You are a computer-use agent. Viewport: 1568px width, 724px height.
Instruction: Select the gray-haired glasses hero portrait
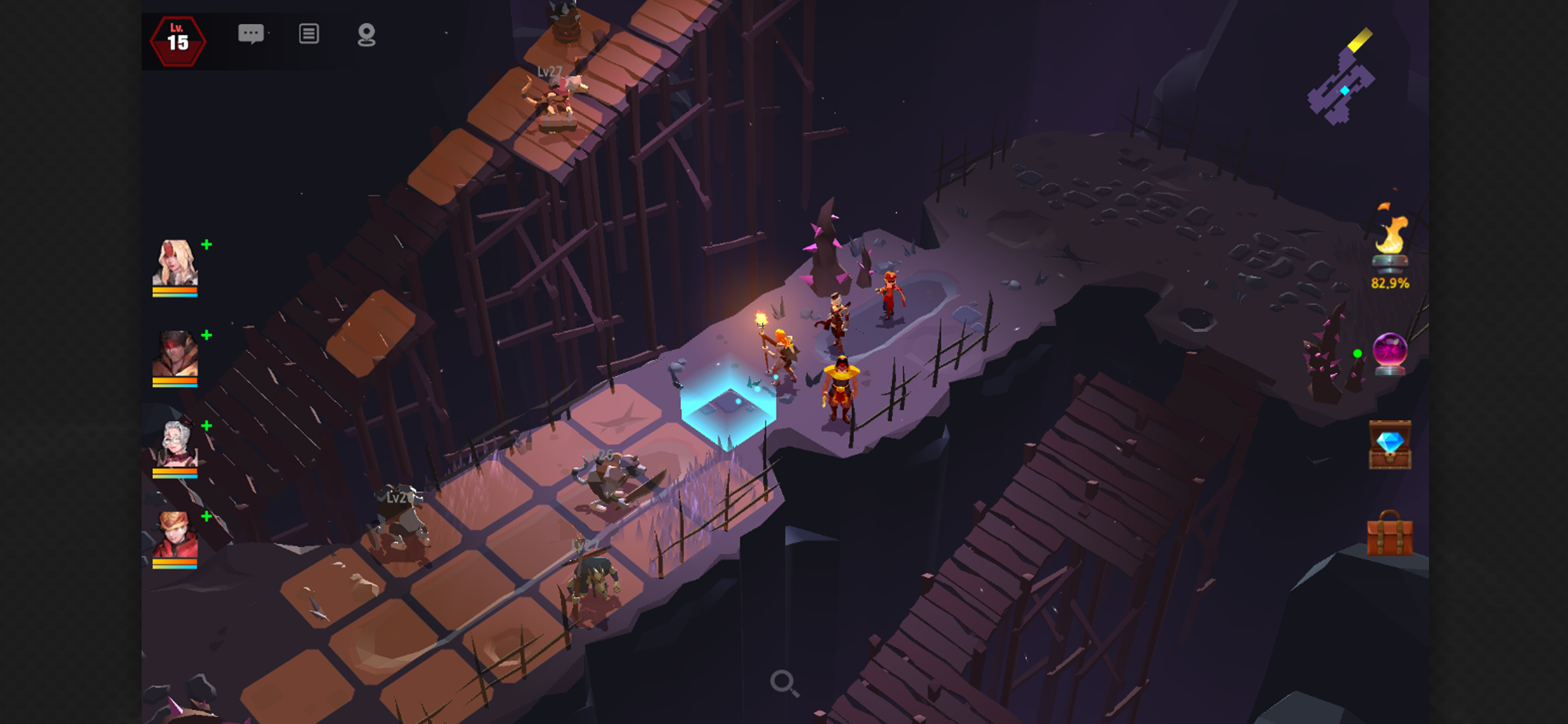[x=175, y=445]
